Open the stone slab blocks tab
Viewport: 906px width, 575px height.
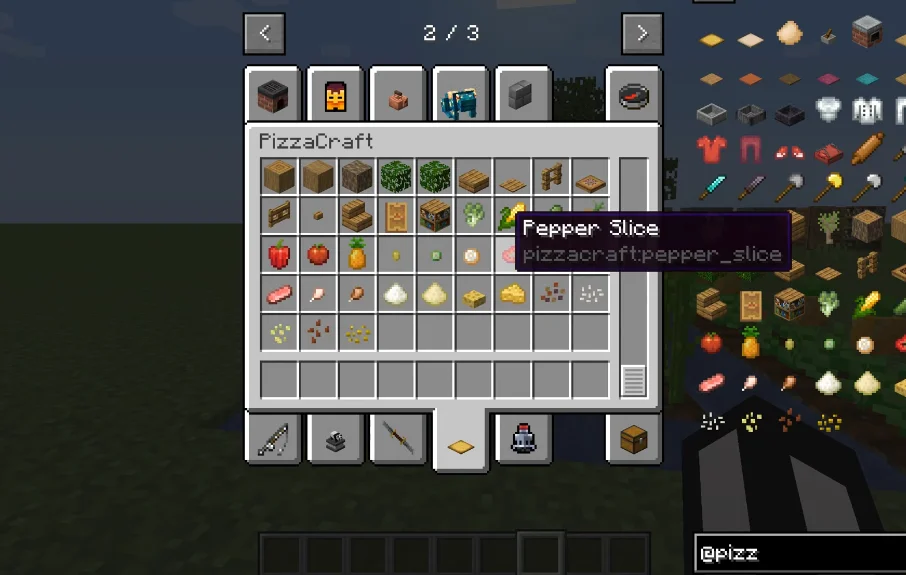click(x=520, y=97)
